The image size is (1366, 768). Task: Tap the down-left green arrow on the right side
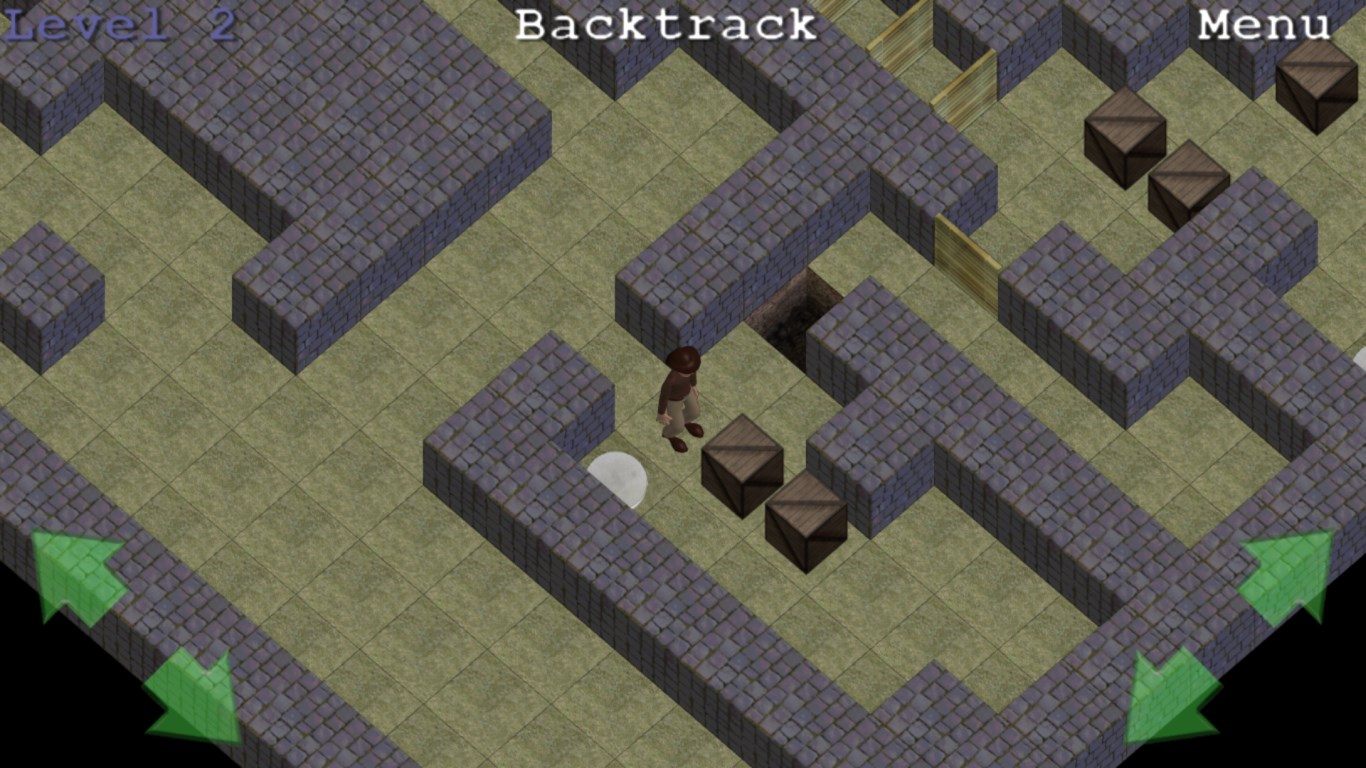point(1172,696)
